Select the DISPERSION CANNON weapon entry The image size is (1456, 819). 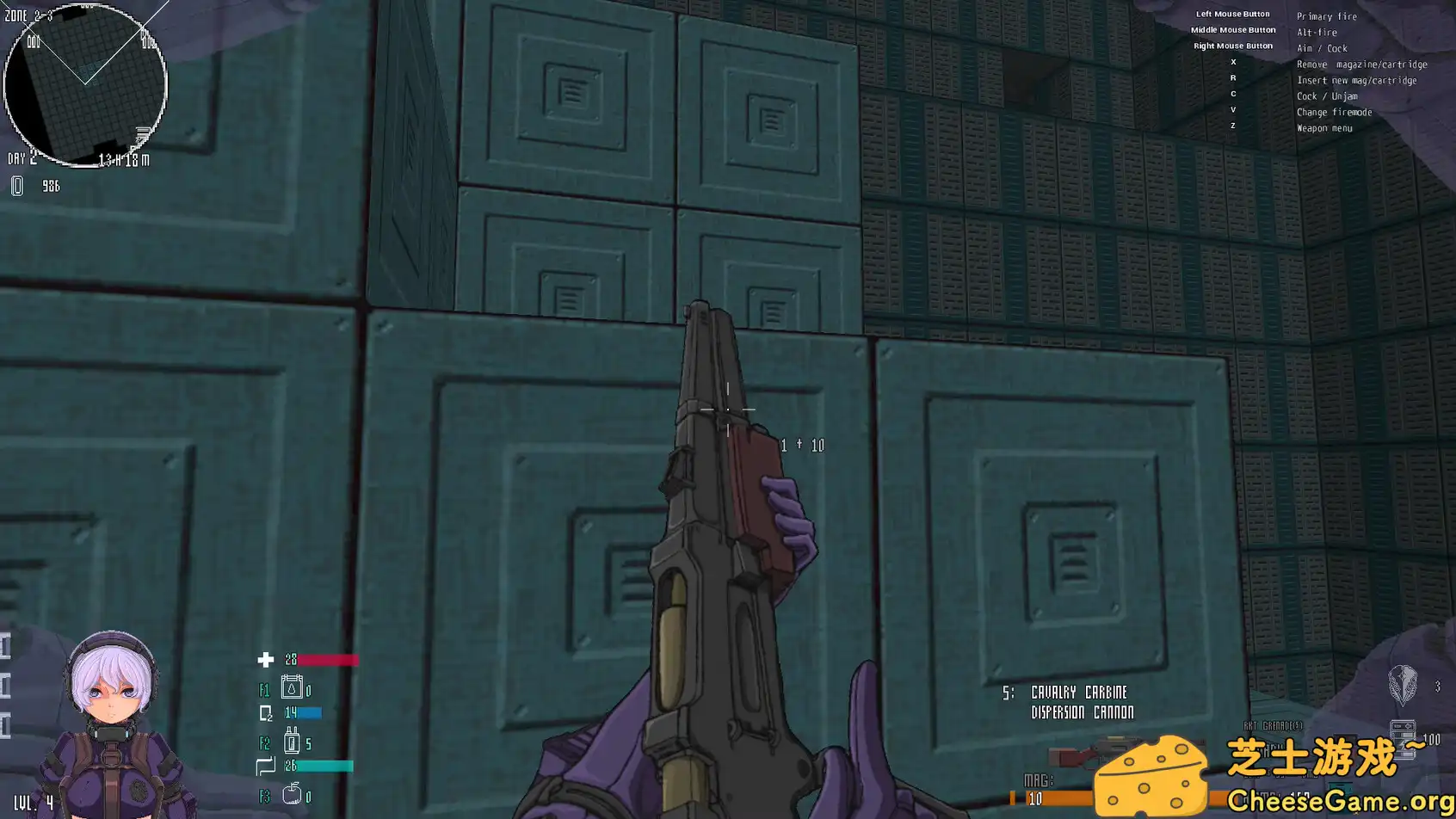tap(1083, 711)
